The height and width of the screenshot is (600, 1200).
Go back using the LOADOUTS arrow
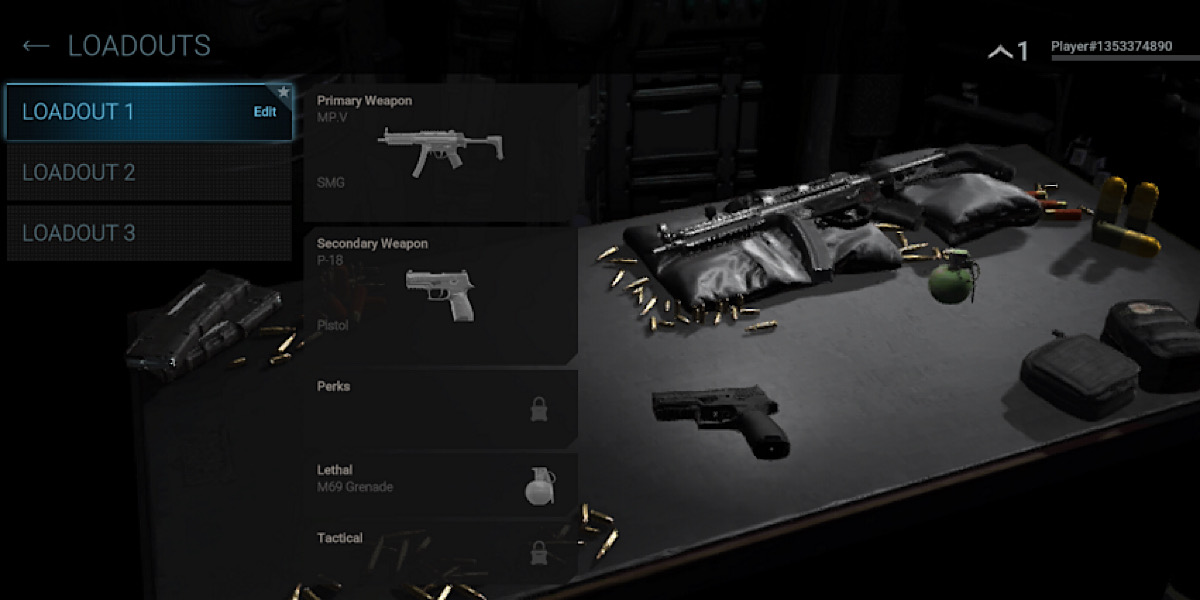coord(36,46)
